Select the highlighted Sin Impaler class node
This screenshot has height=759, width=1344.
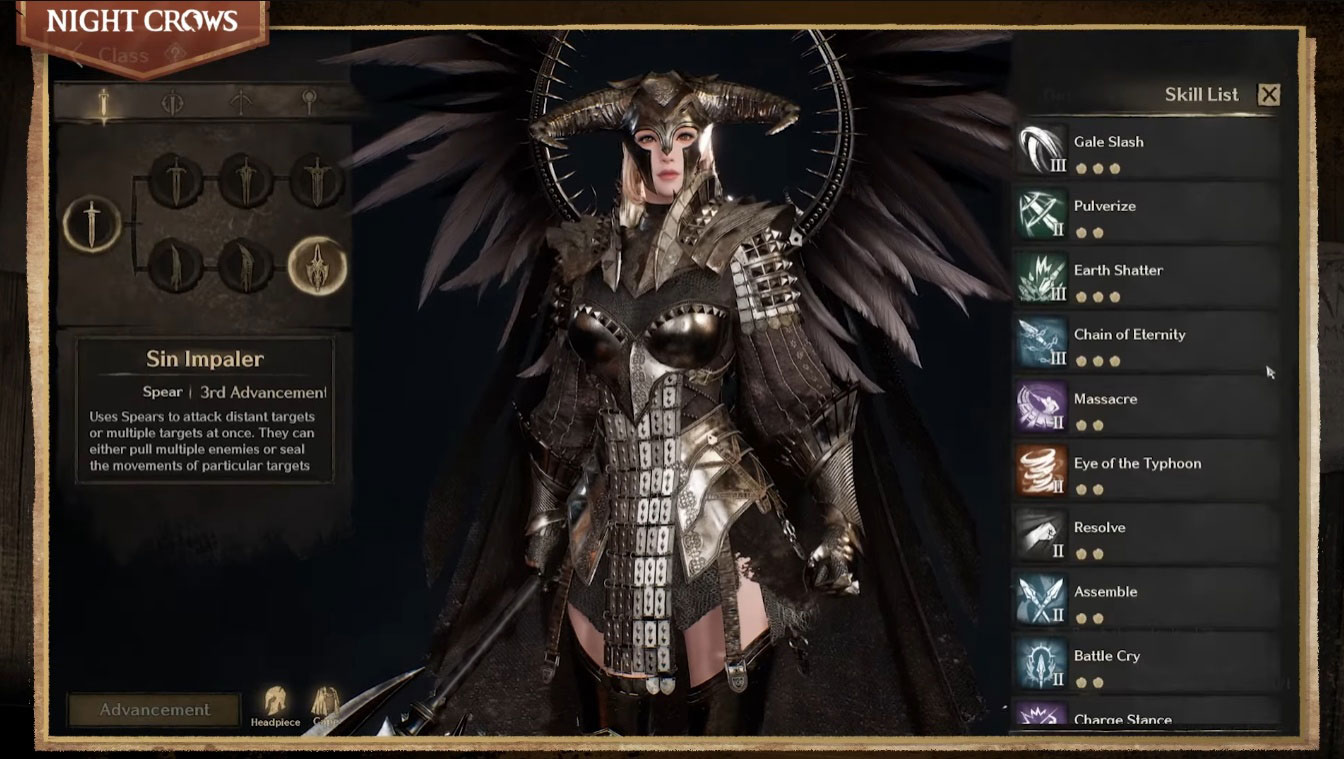(x=317, y=266)
